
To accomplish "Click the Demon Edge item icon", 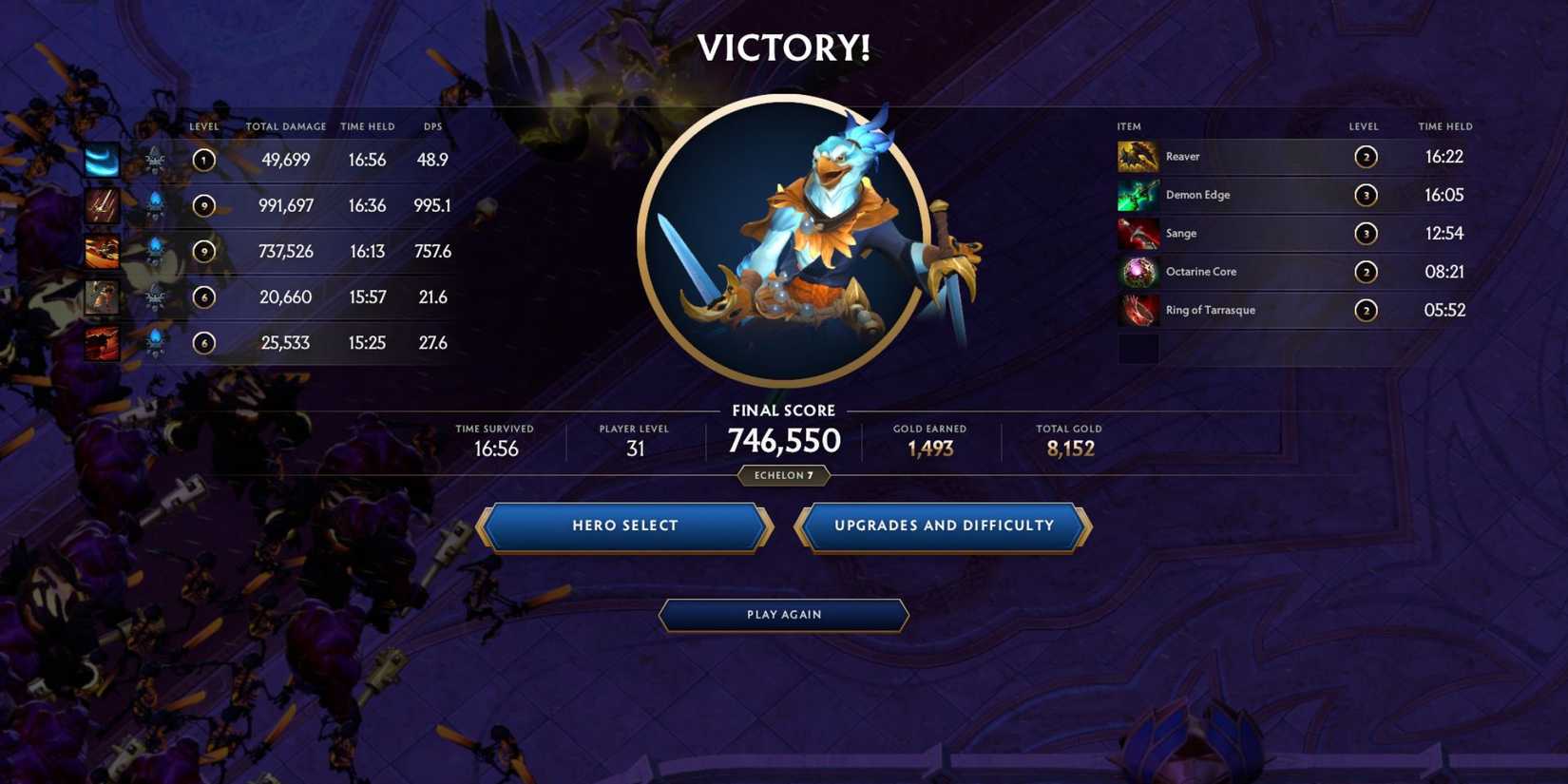I will click(1137, 195).
